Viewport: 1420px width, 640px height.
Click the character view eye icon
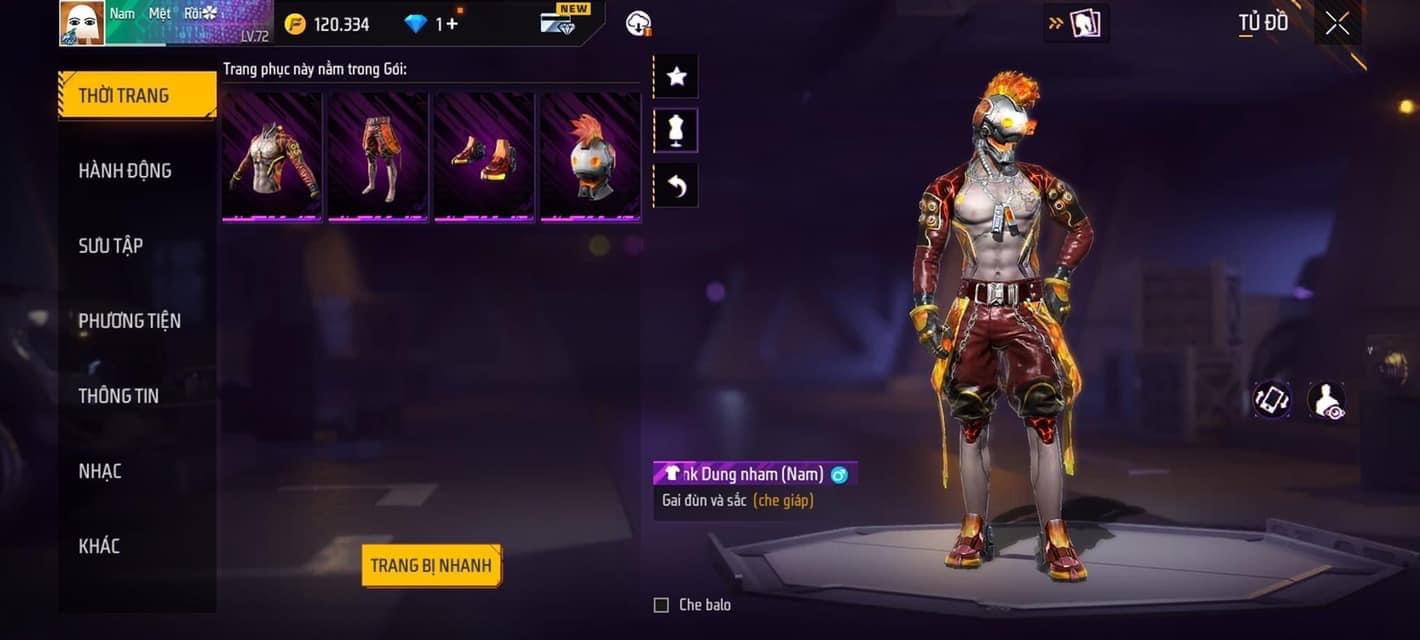(x=1326, y=400)
